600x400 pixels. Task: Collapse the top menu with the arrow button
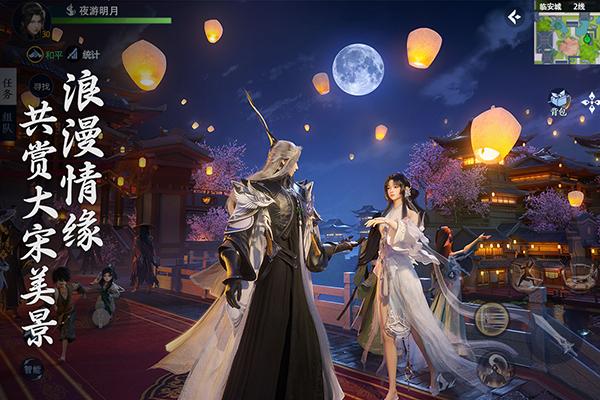tap(514, 16)
